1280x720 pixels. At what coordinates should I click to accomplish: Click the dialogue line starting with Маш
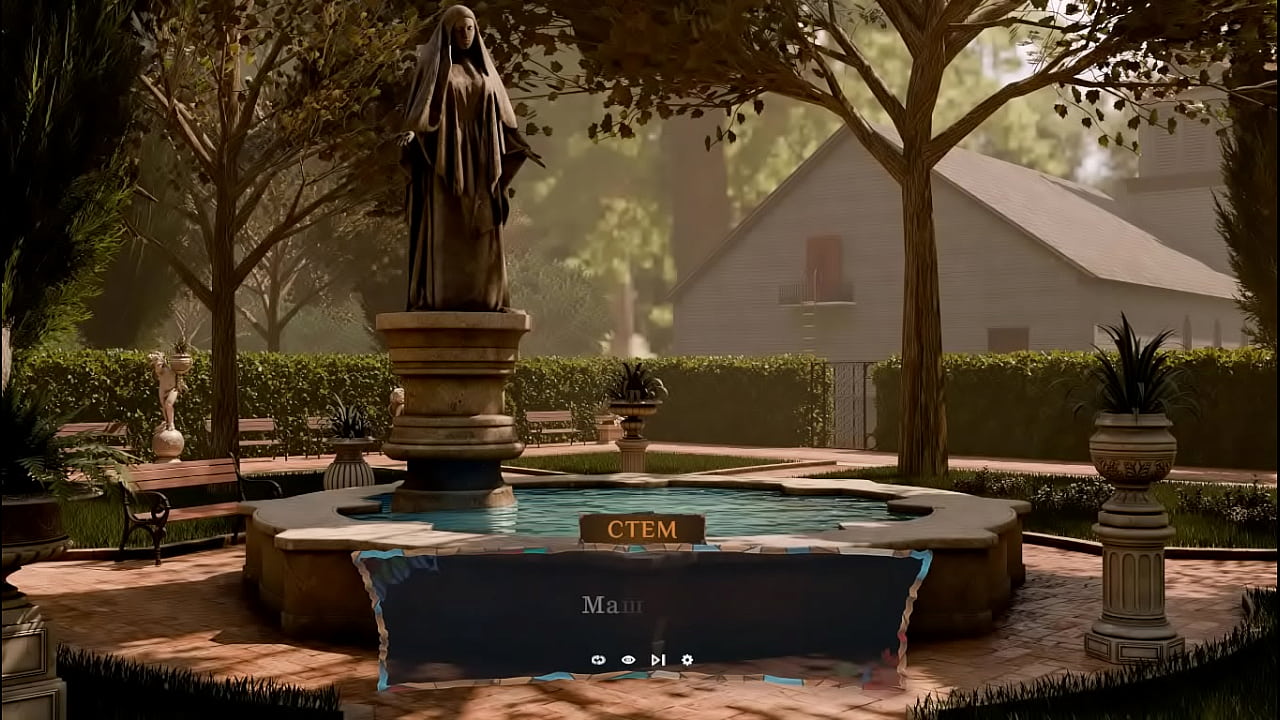[x=610, y=601]
